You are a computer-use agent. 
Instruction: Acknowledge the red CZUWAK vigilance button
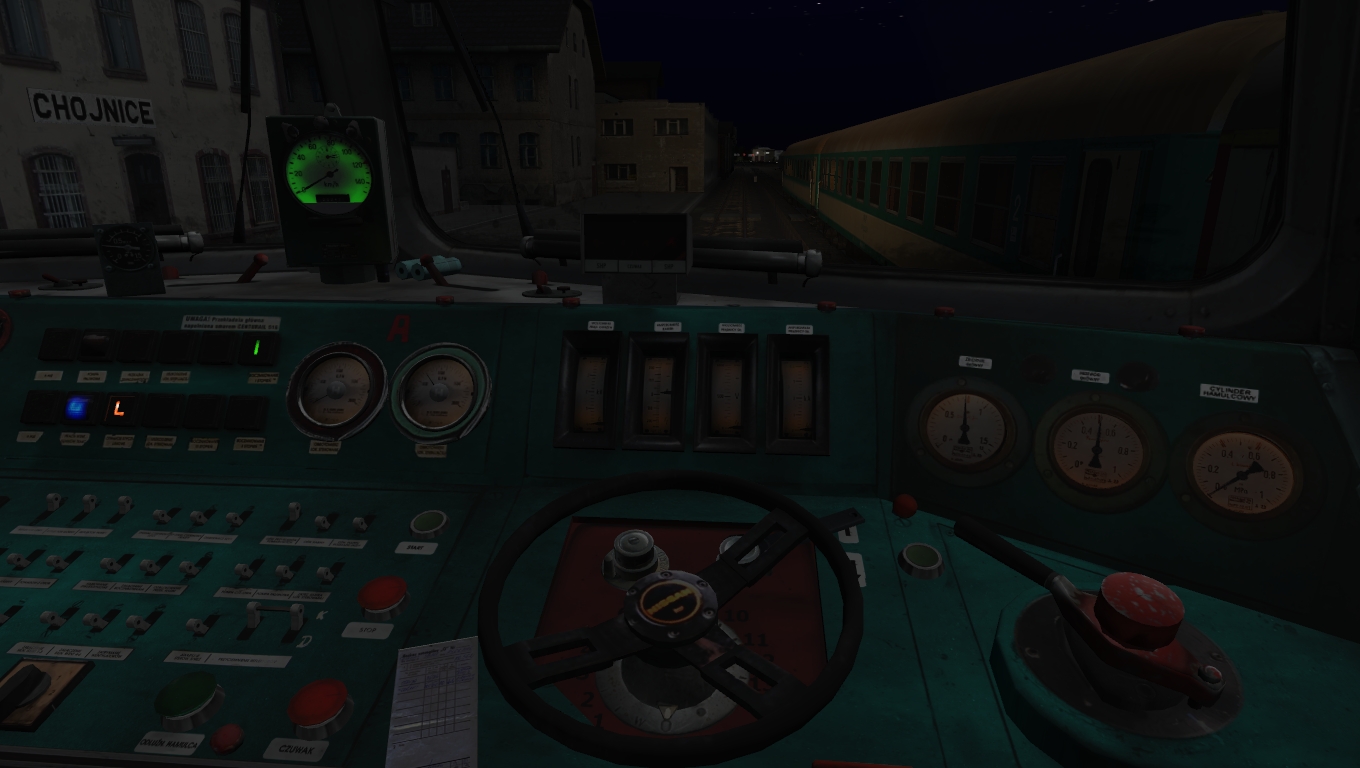coord(319,706)
